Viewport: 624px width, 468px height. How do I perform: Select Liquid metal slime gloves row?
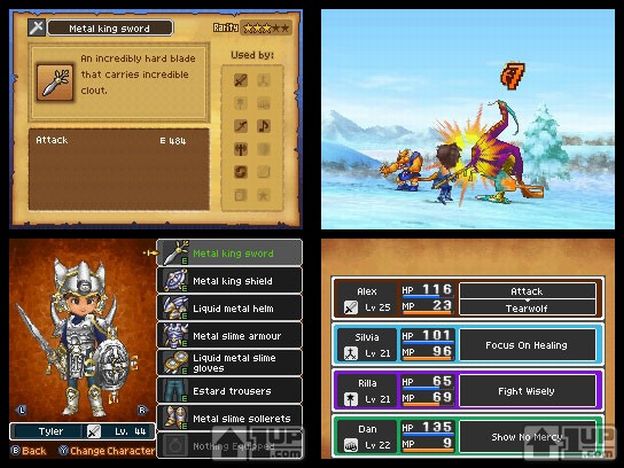coord(229,362)
